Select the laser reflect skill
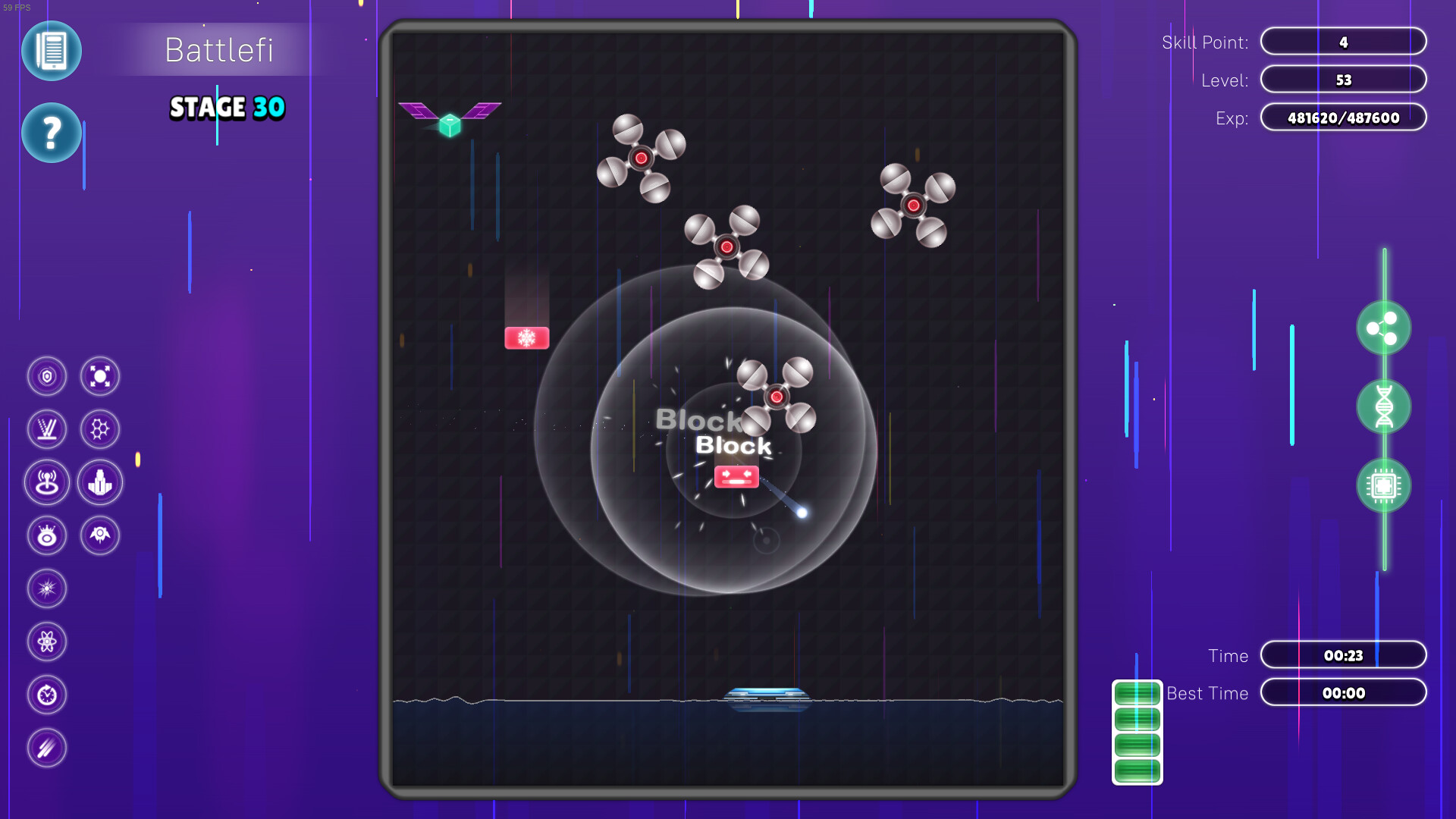 47,429
